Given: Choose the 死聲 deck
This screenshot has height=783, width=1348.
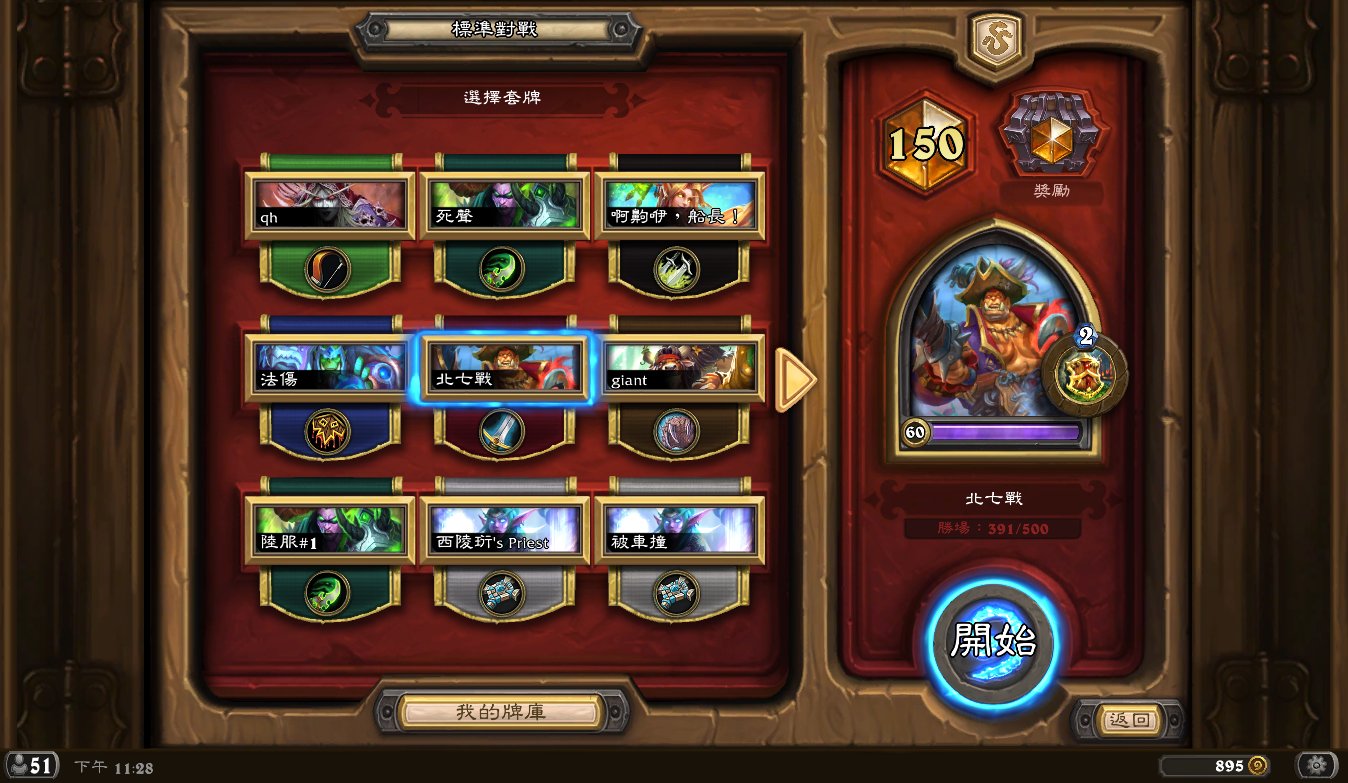Looking at the screenshot, I should tap(504, 205).
